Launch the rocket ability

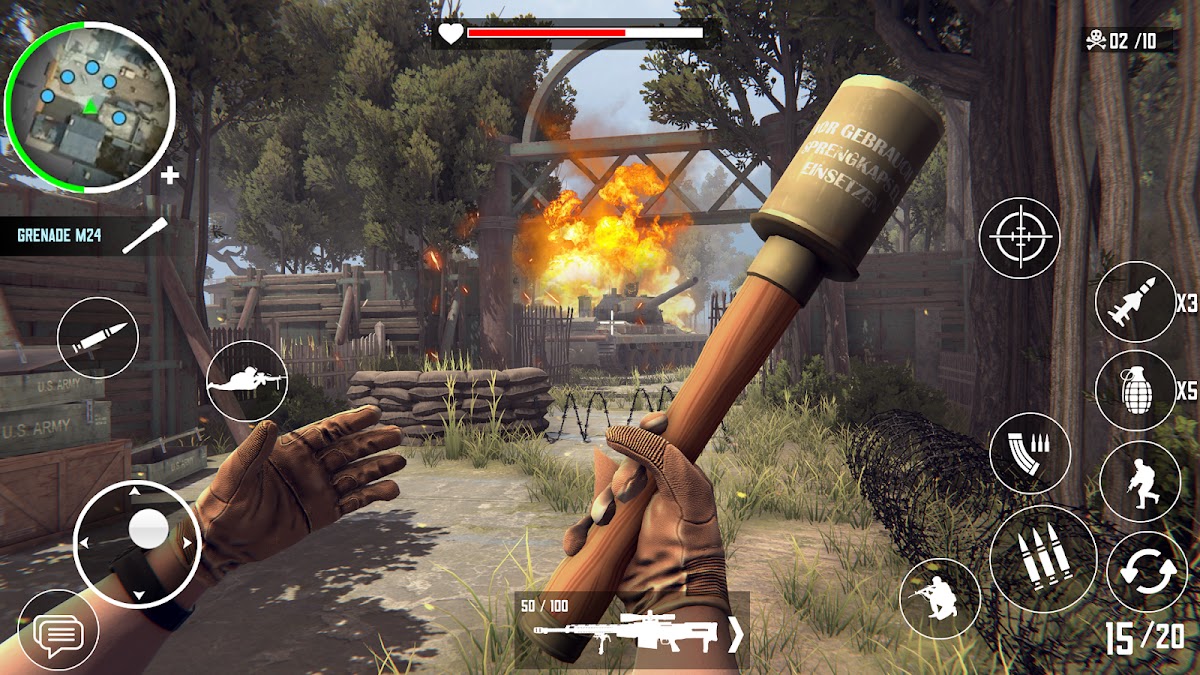tap(1135, 302)
